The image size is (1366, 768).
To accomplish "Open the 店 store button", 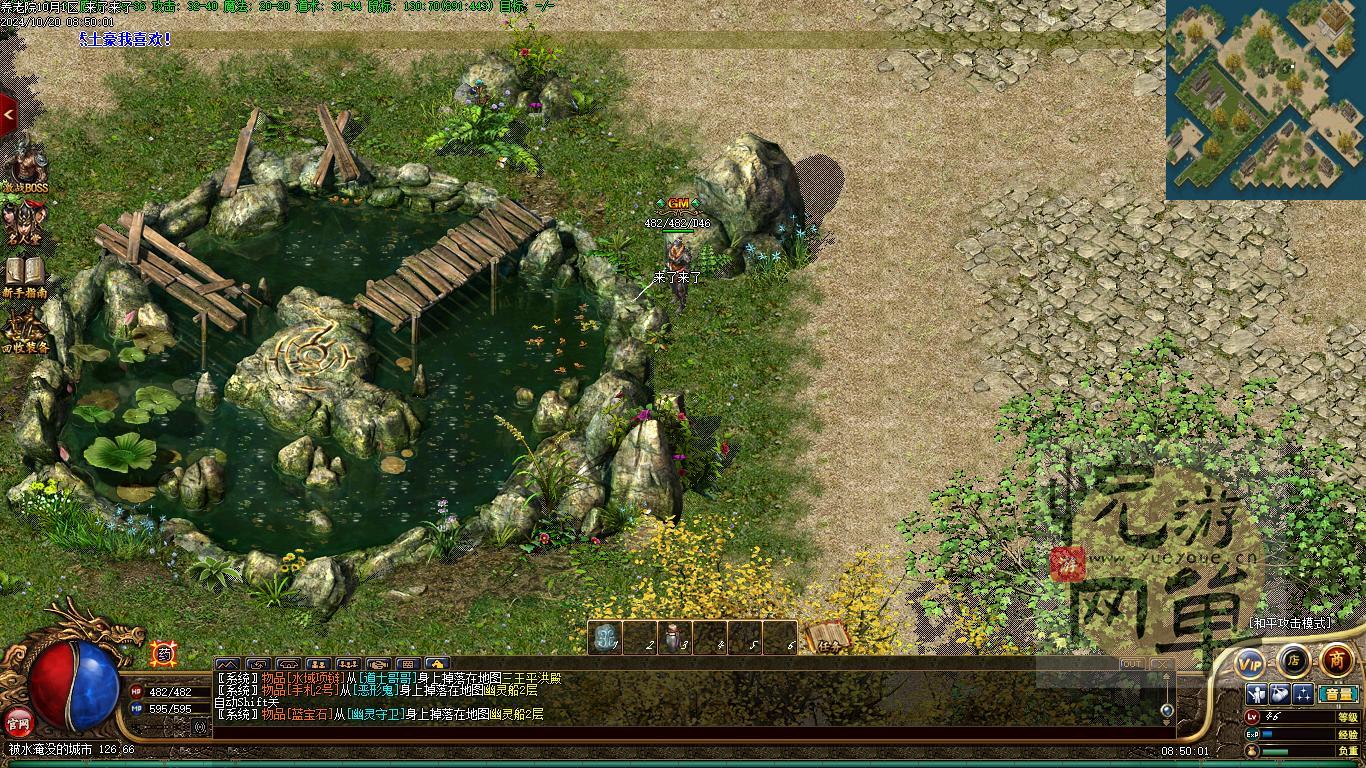I will point(1293,660).
